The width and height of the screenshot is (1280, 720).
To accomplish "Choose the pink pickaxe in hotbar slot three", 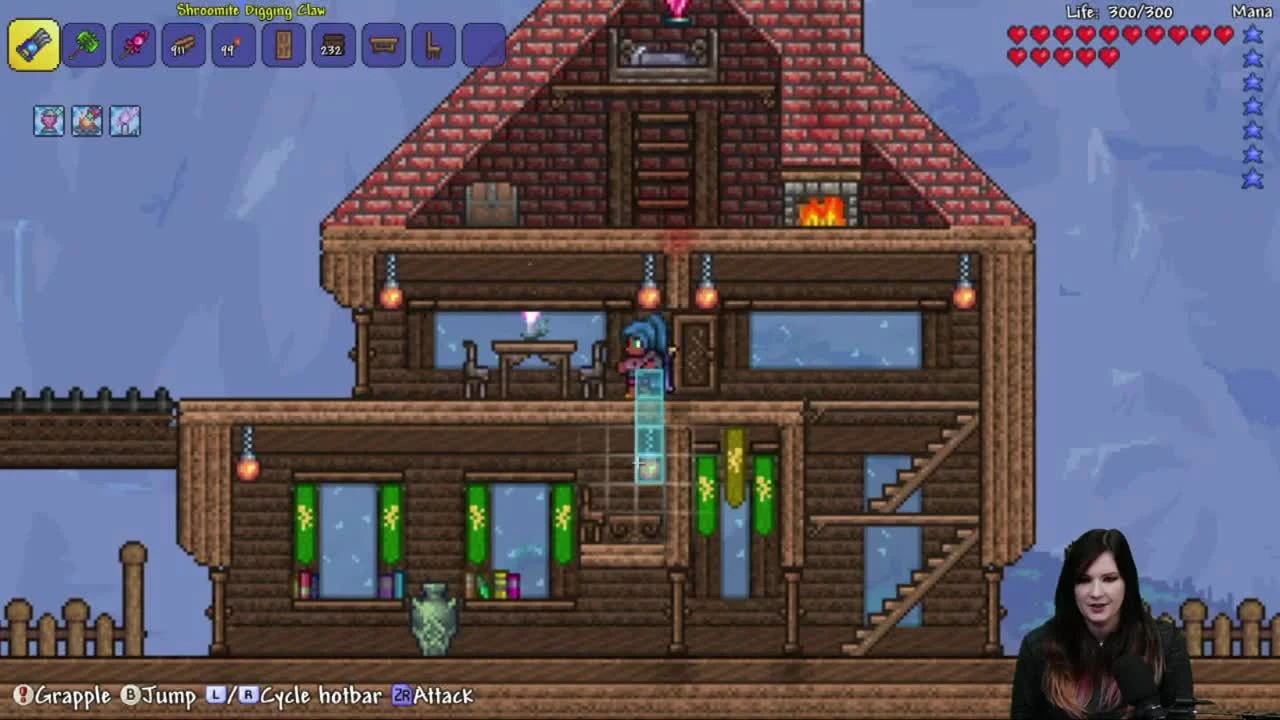I will tap(135, 45).
